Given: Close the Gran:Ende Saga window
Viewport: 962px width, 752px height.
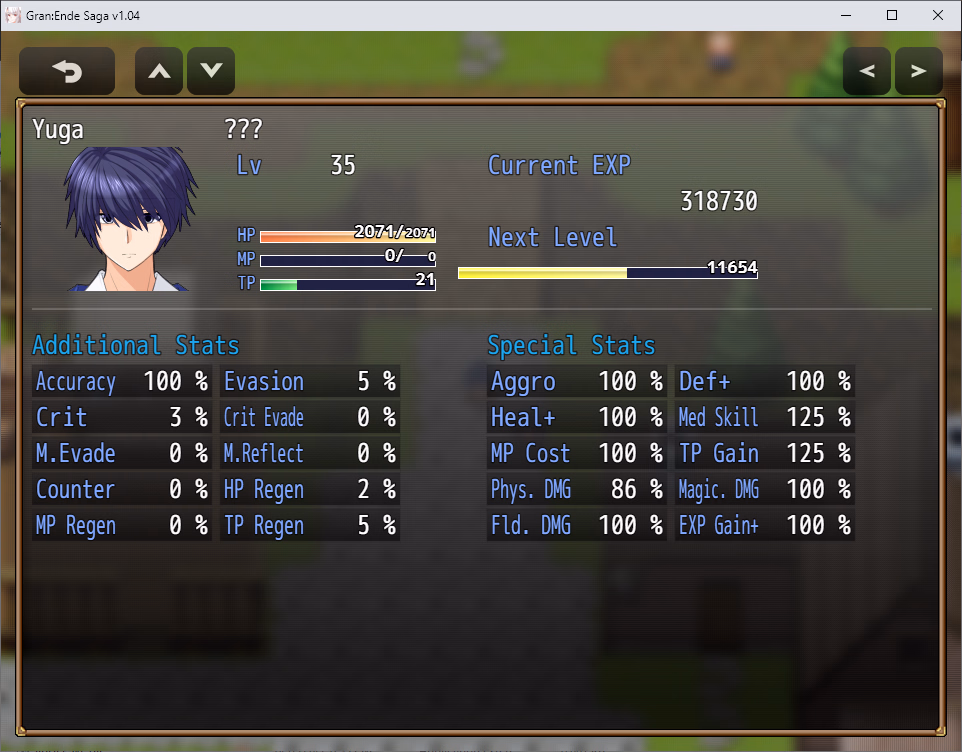Looking at the screenshot, I should tap(937, 15).
